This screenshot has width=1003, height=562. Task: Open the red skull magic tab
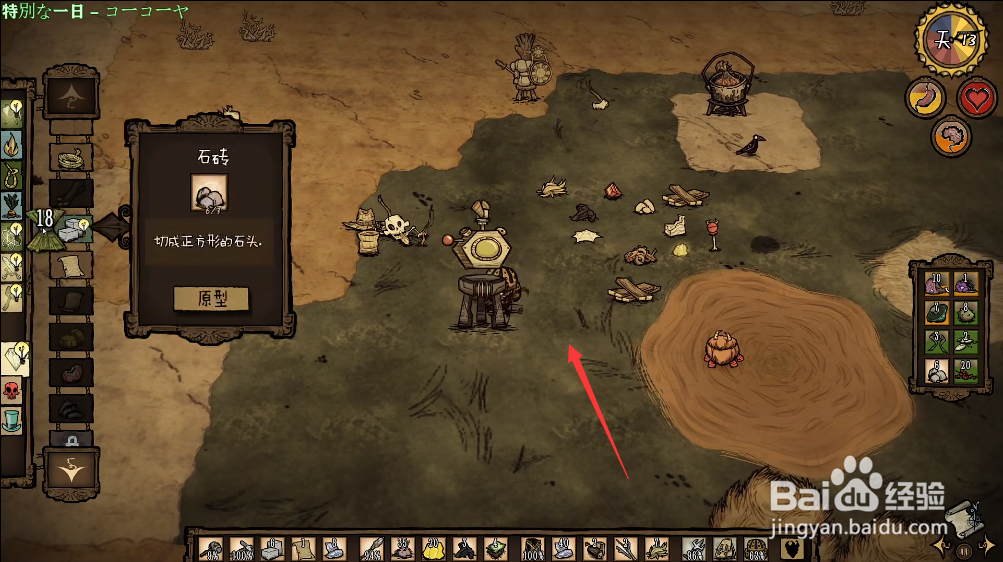coord(12,391)
